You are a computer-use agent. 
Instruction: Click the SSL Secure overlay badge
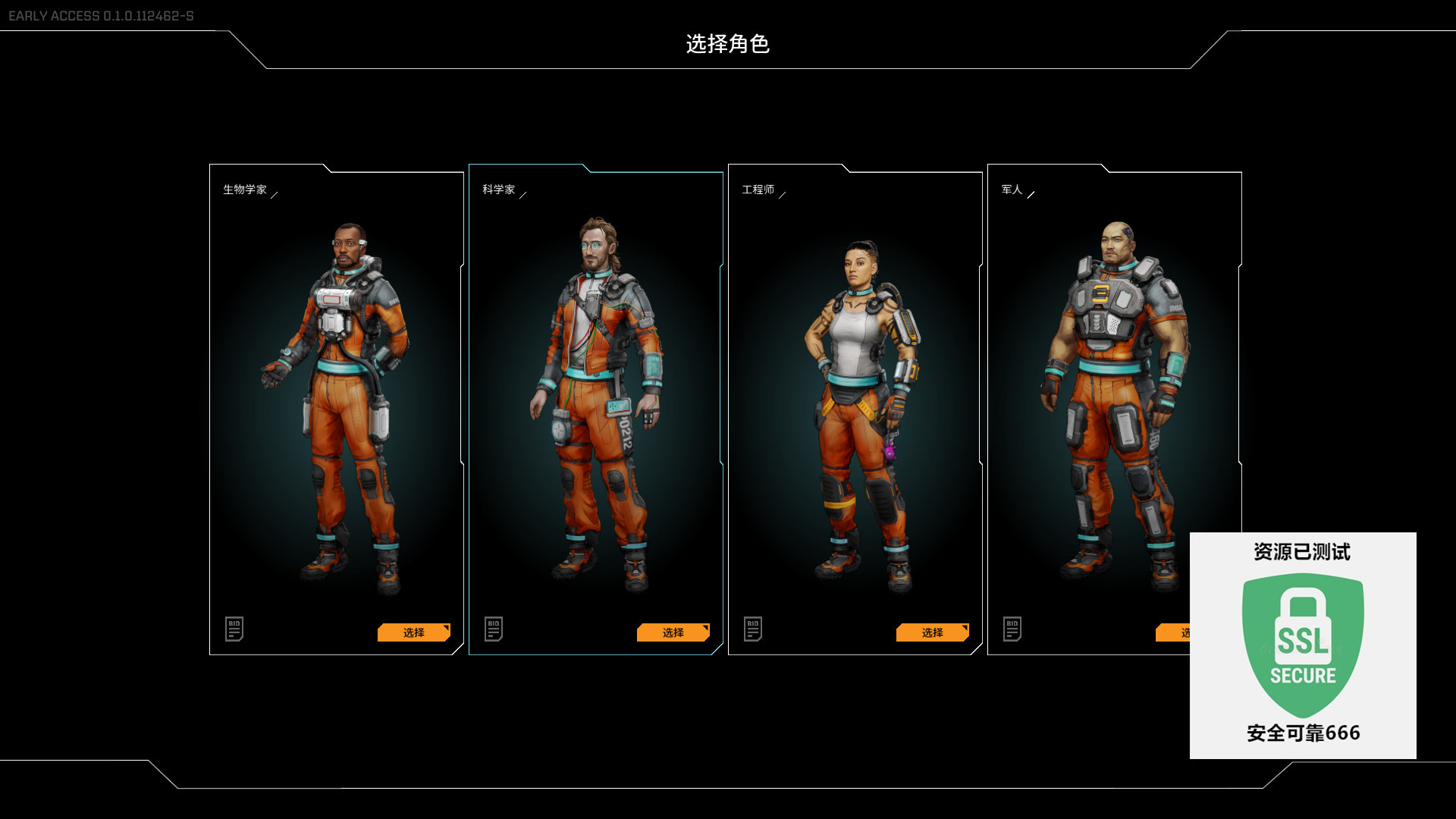coord(1302,645)
